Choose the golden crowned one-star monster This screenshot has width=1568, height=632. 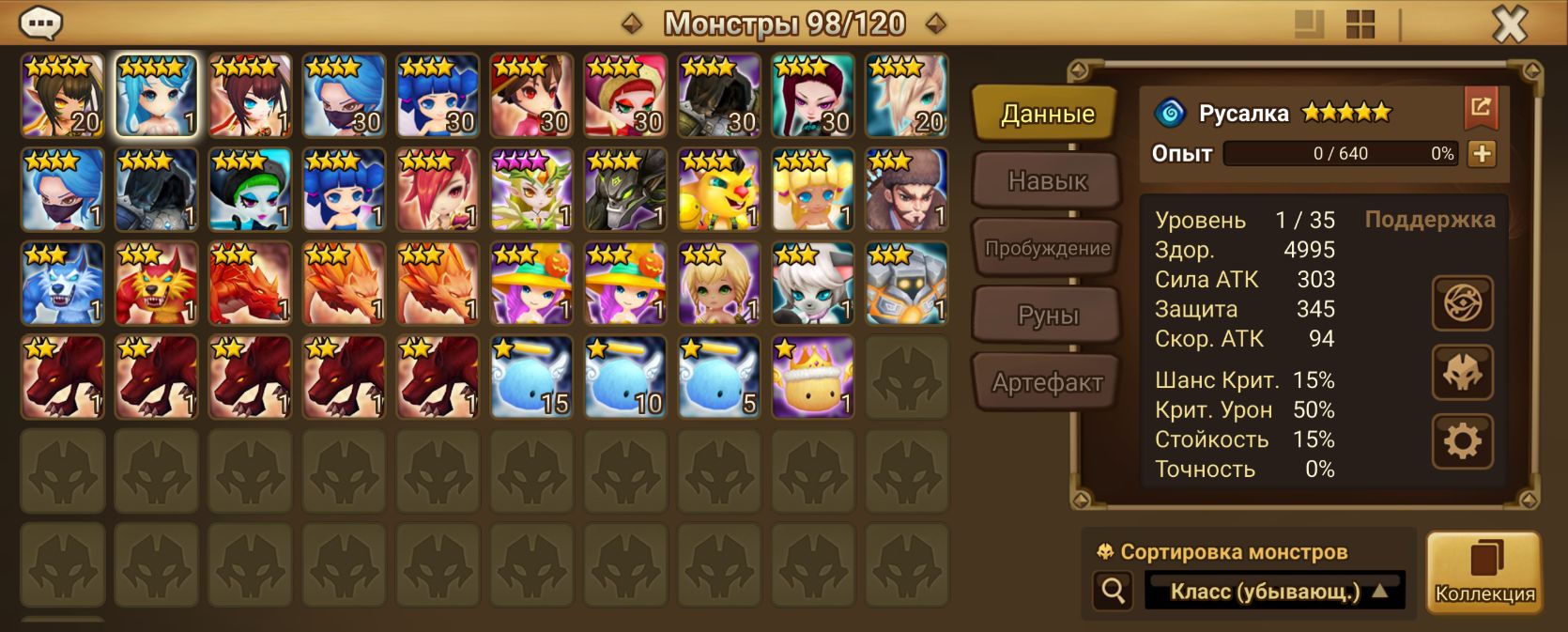click(x=812, y=378)
